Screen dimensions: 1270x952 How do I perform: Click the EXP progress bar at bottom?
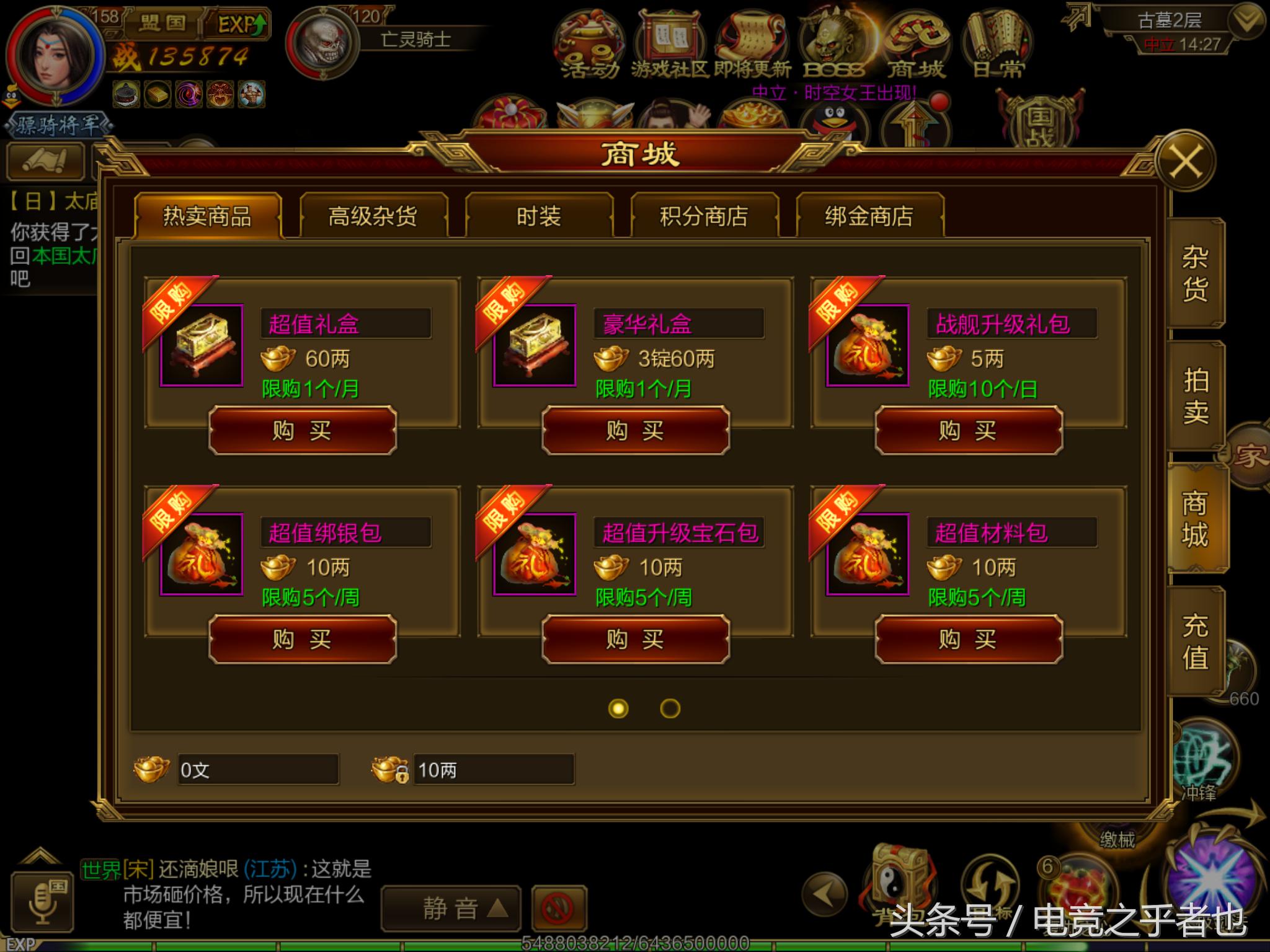(x=434, y=943)
